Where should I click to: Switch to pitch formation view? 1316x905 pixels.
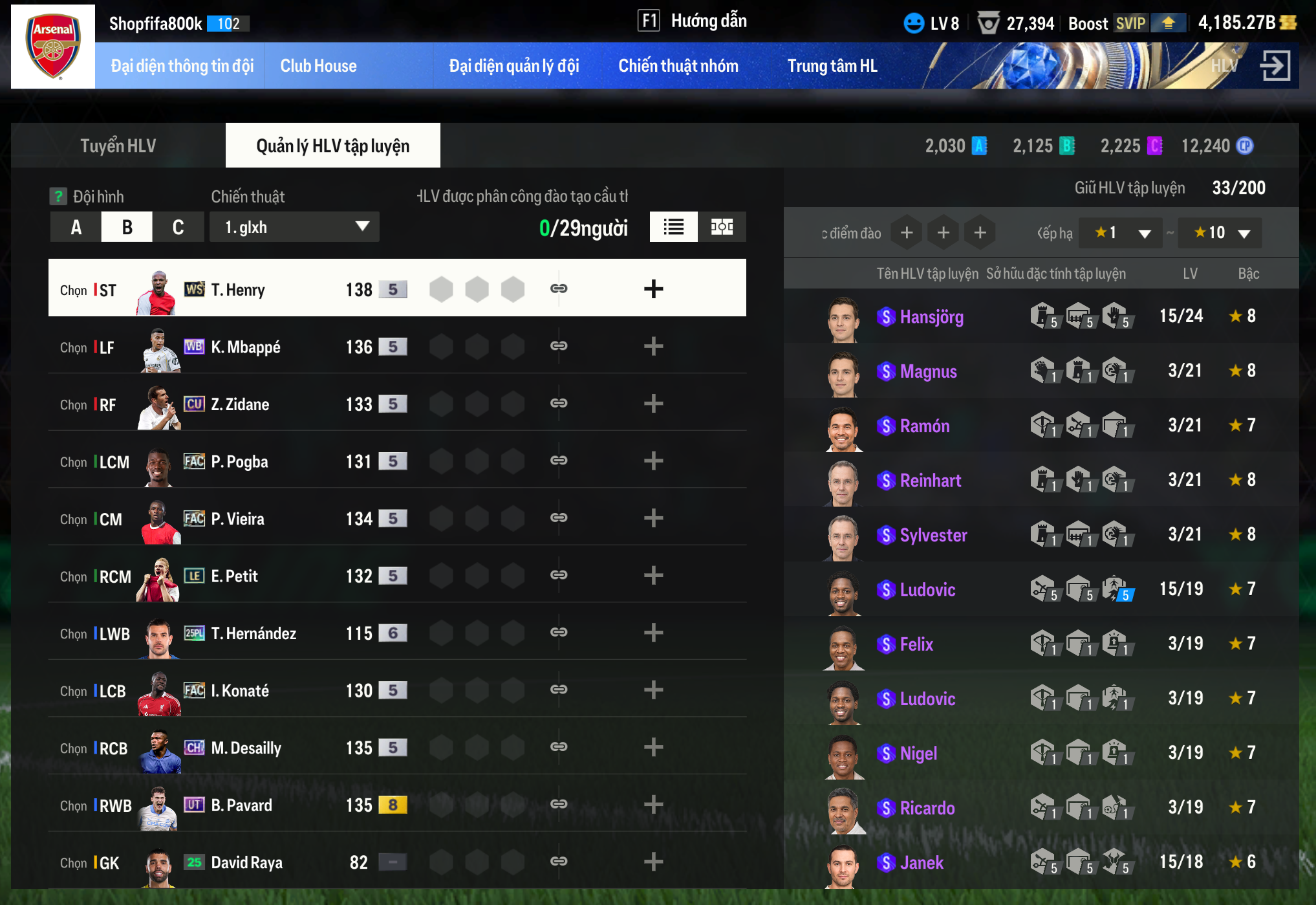pyautogui.click(x=722, y=227)
